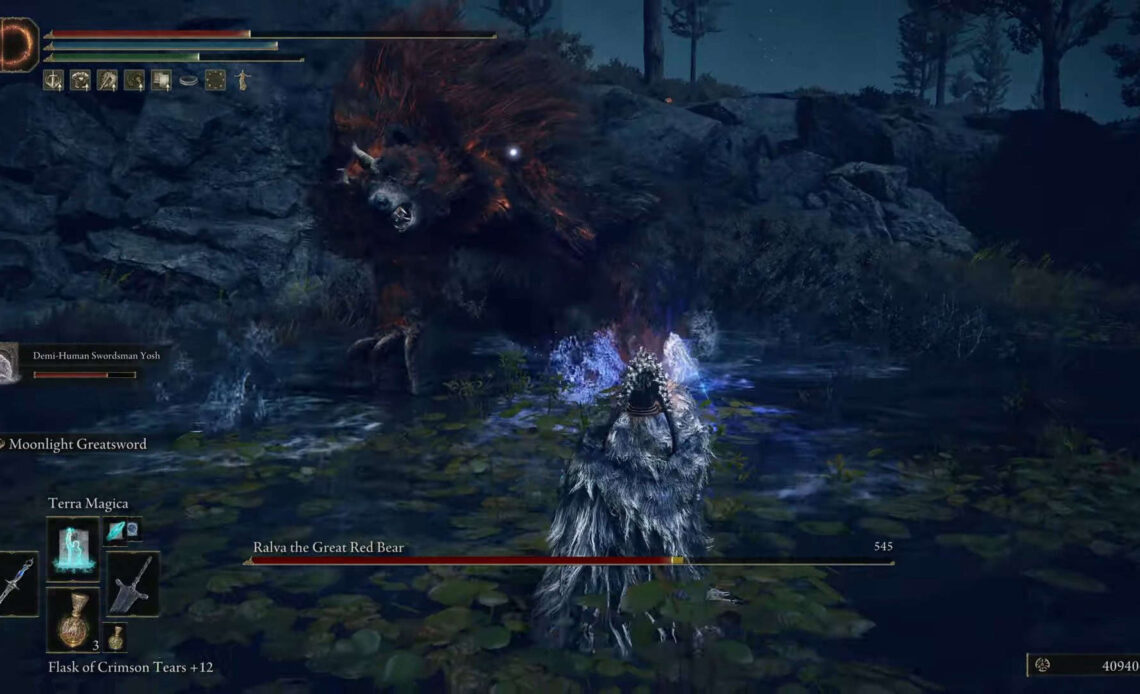The width and height of the screenshot is (1140, 694).
Task: Click the glowing Great Rune ring emblem
Action: pos(17,45)
